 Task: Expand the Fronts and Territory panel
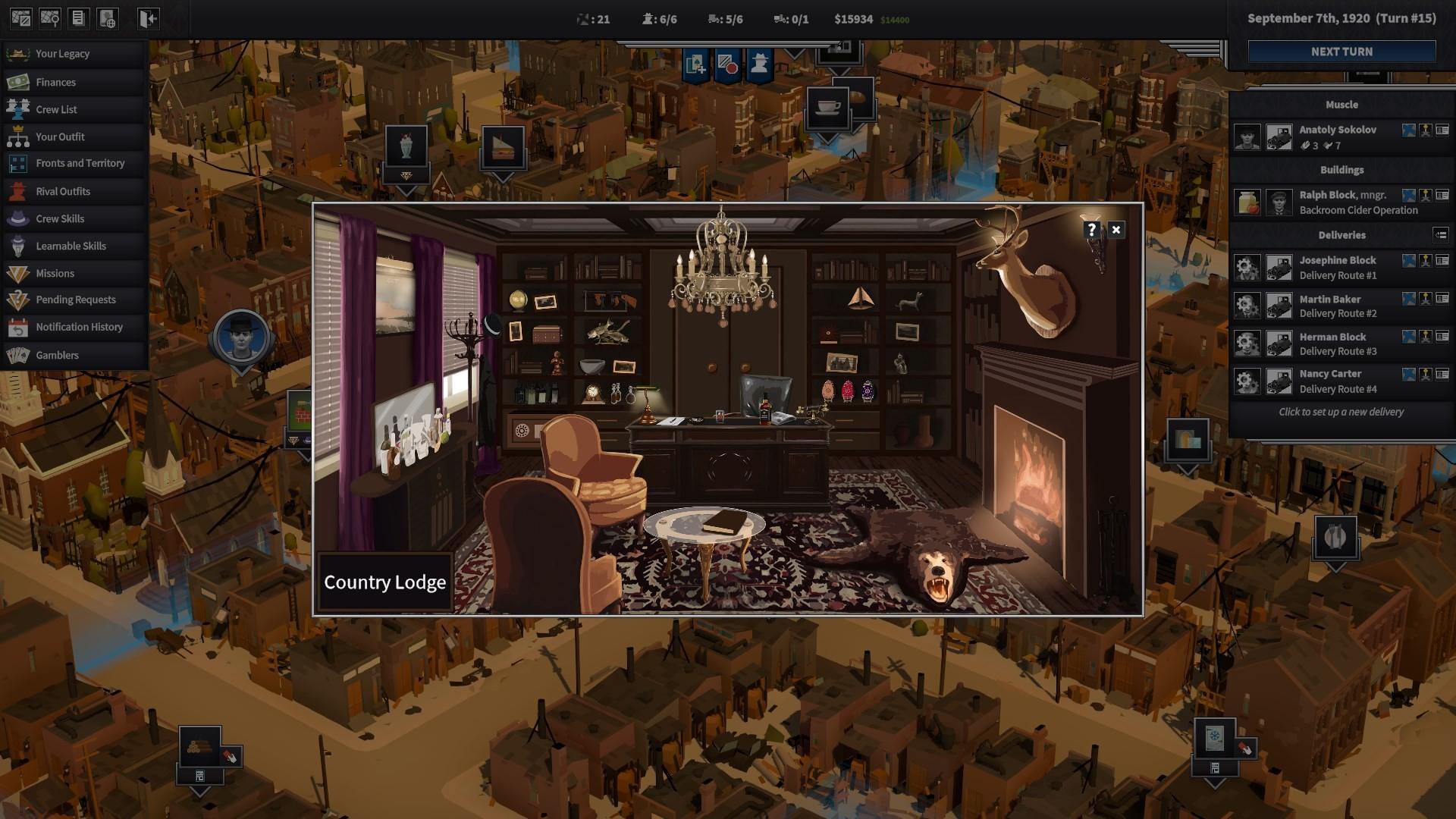(80, 163)
